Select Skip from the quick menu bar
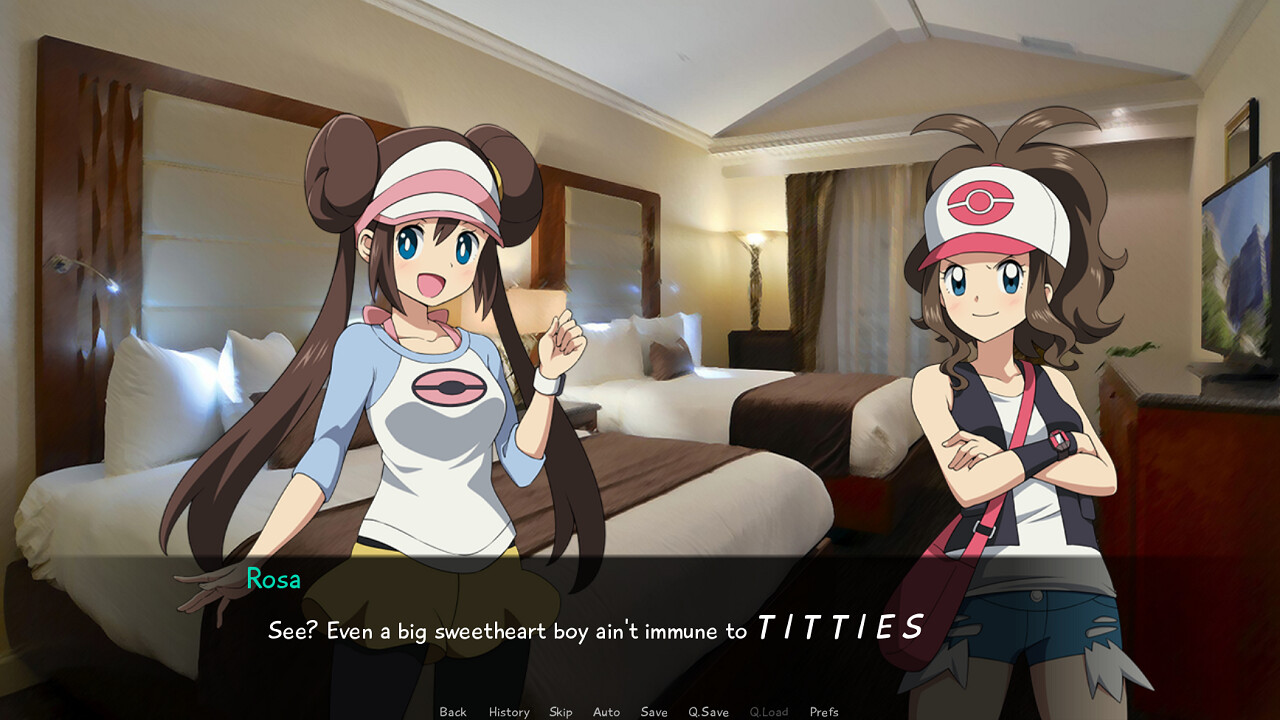 point(560,712)
